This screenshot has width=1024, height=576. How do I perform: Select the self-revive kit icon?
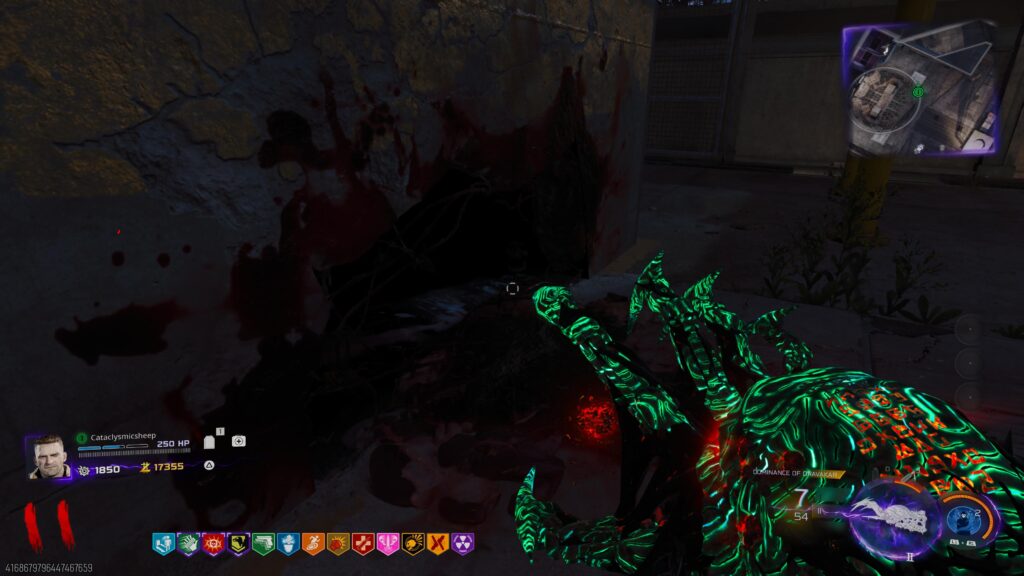[x=238, y=441]
